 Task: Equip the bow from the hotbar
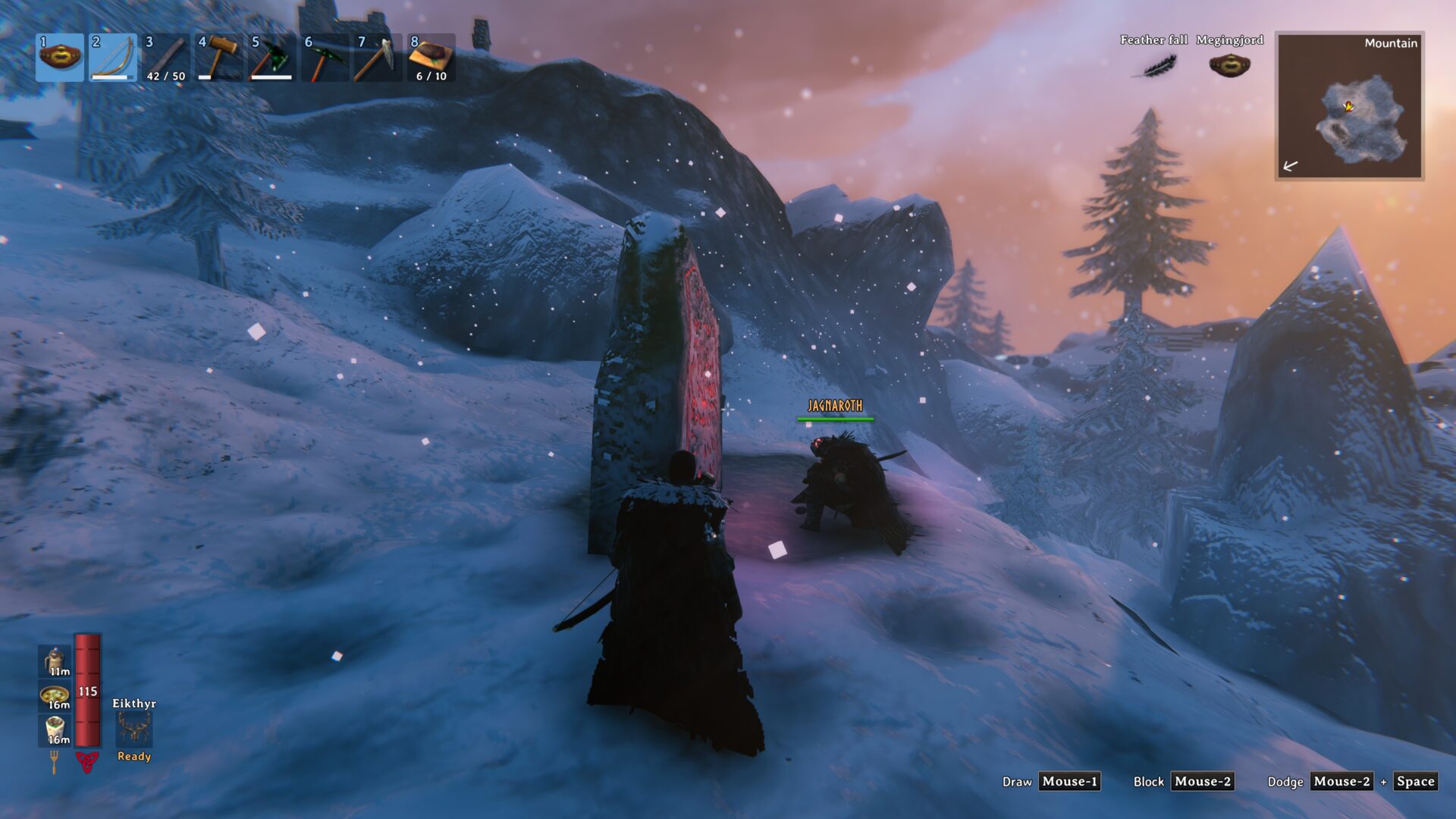(113, 58)
